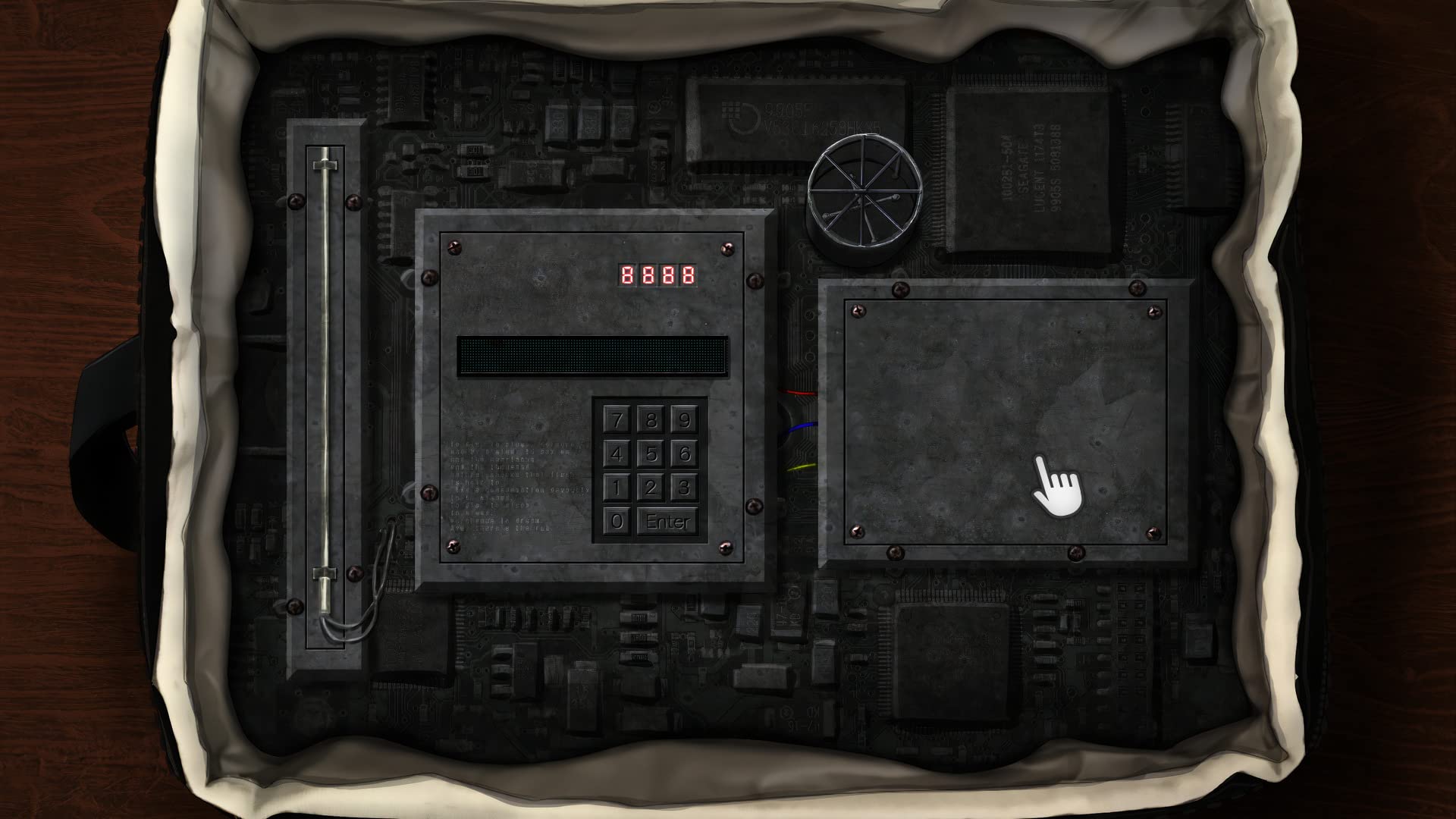Tap the 7 key on the keypad
The width and height of the screenshot is (1456, 819).
(x=617, y=420)
